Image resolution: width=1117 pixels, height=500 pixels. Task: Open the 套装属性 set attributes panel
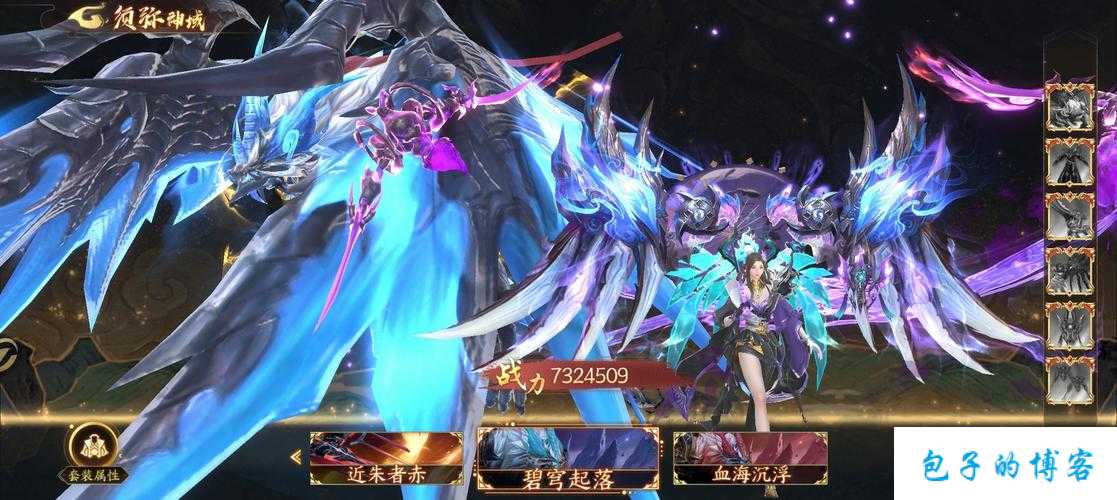pos(91,455)
